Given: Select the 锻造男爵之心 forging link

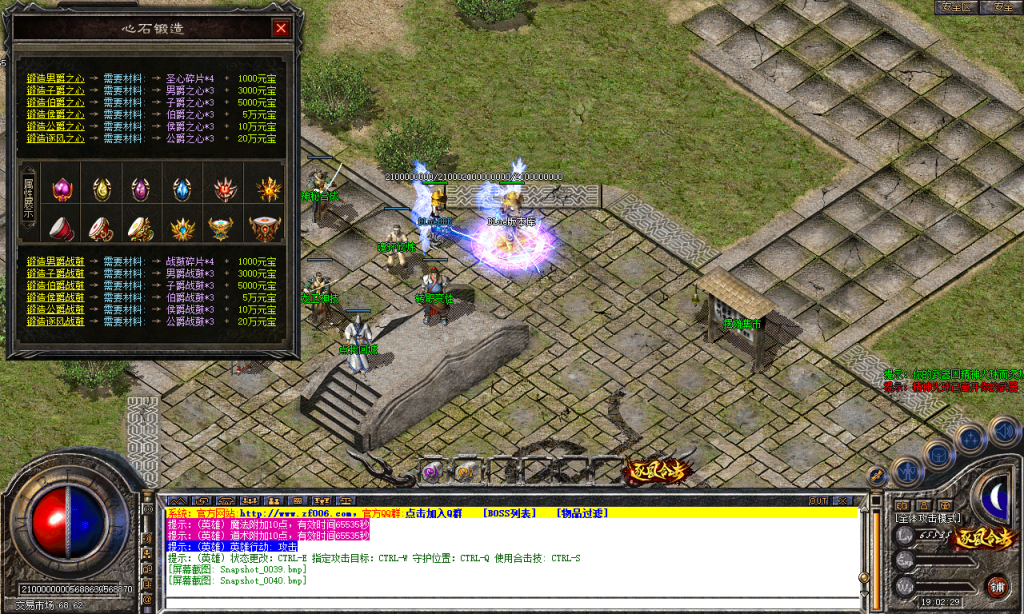Looking at the screenshot, I should tap(56, 77).
